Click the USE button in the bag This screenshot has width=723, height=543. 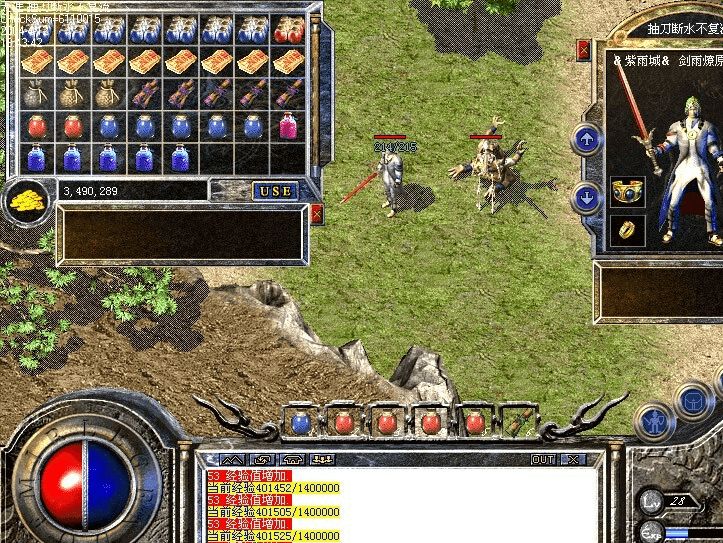[x=275, y=191]
